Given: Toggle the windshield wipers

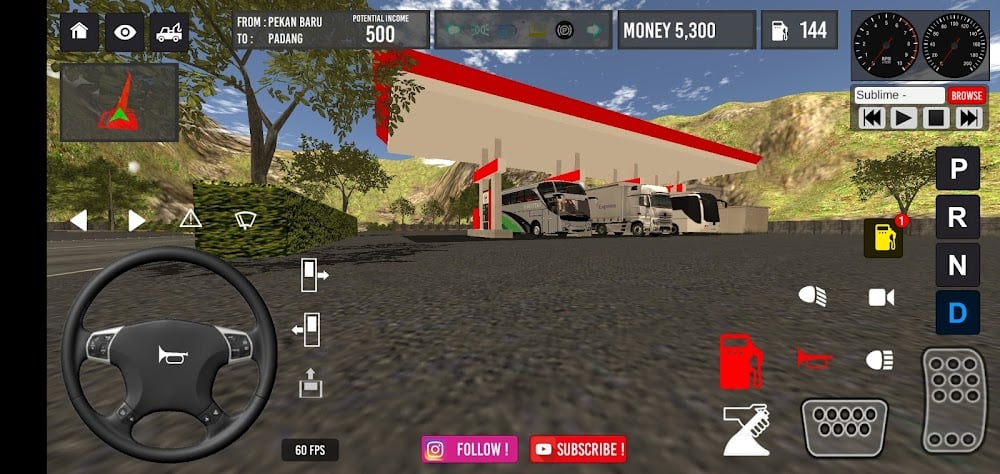Looking at the screenshot, I should 245,219.
